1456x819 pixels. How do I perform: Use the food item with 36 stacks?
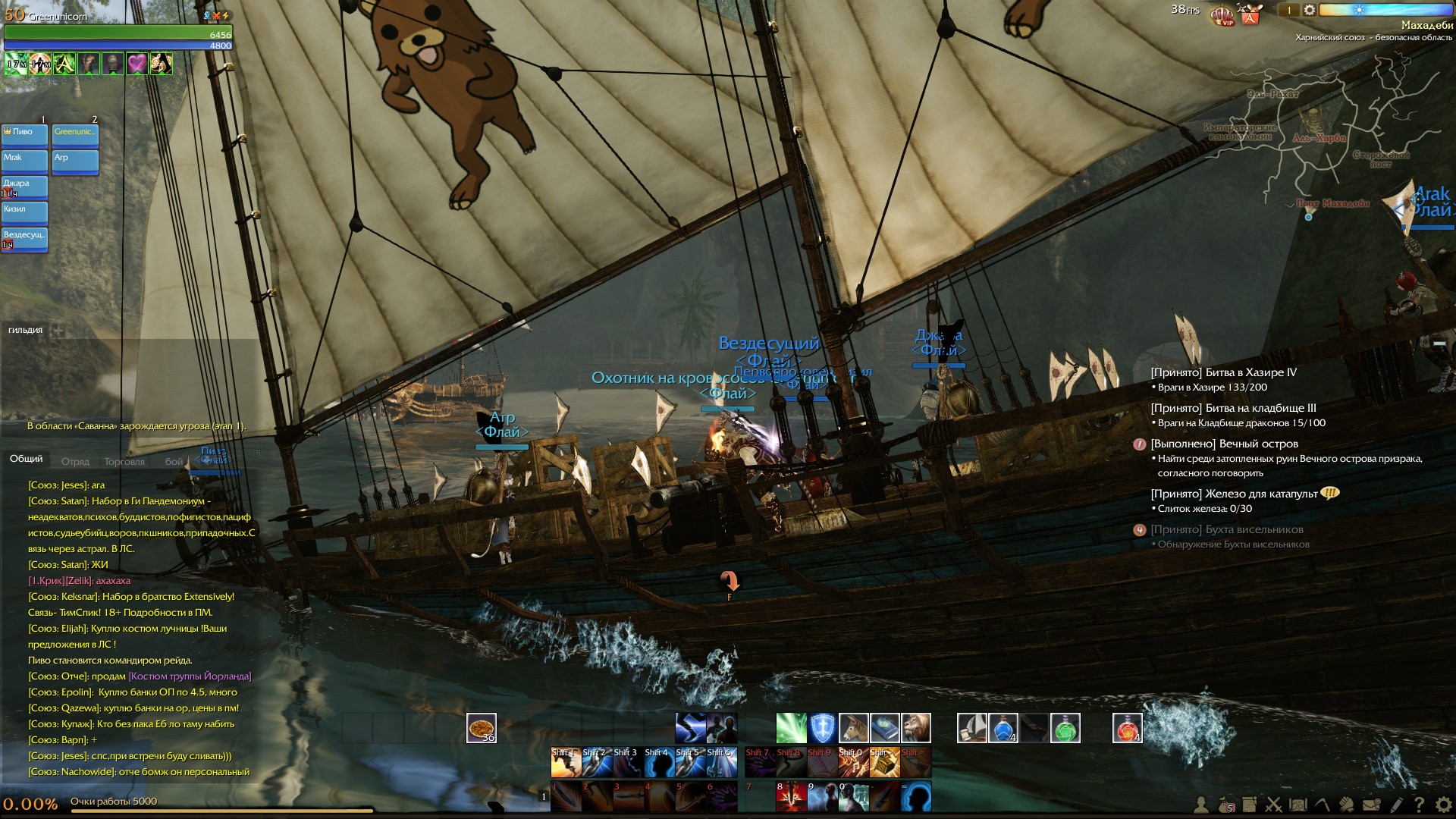[x=481, y=728]
